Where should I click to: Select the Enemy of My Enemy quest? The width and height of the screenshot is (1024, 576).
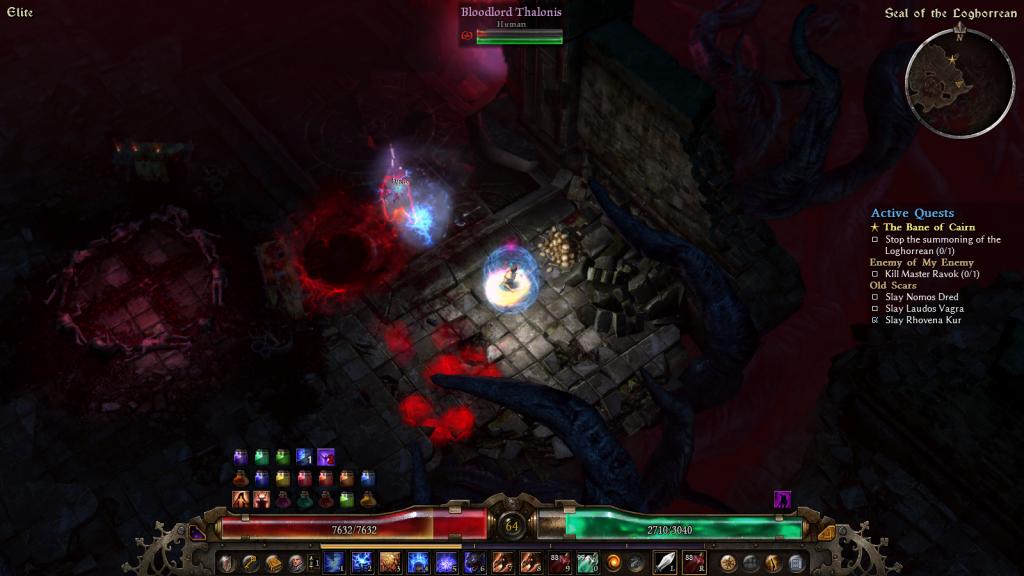(x=921, y=262)
